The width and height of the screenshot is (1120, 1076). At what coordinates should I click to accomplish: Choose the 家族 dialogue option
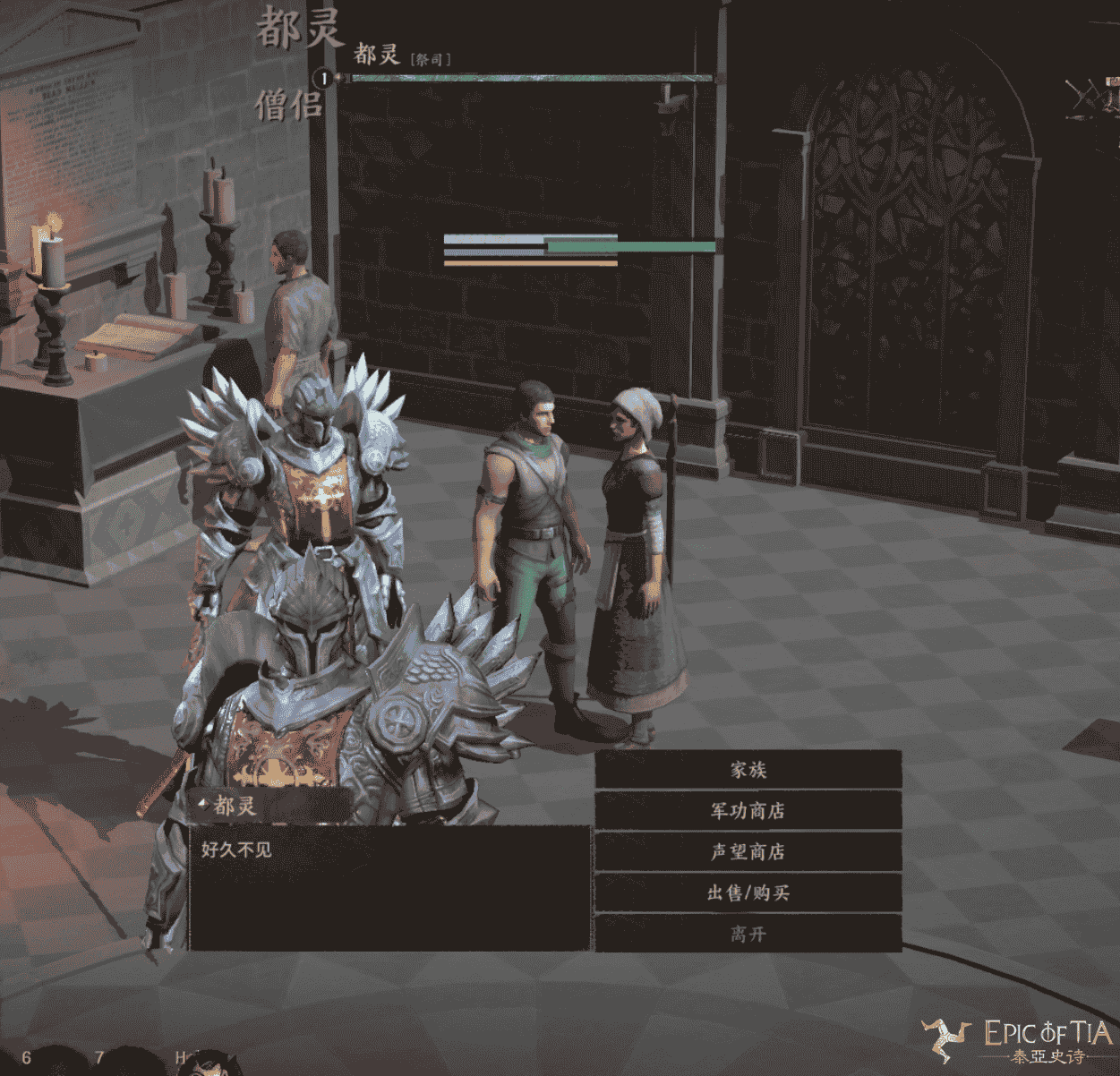[748, 770]
